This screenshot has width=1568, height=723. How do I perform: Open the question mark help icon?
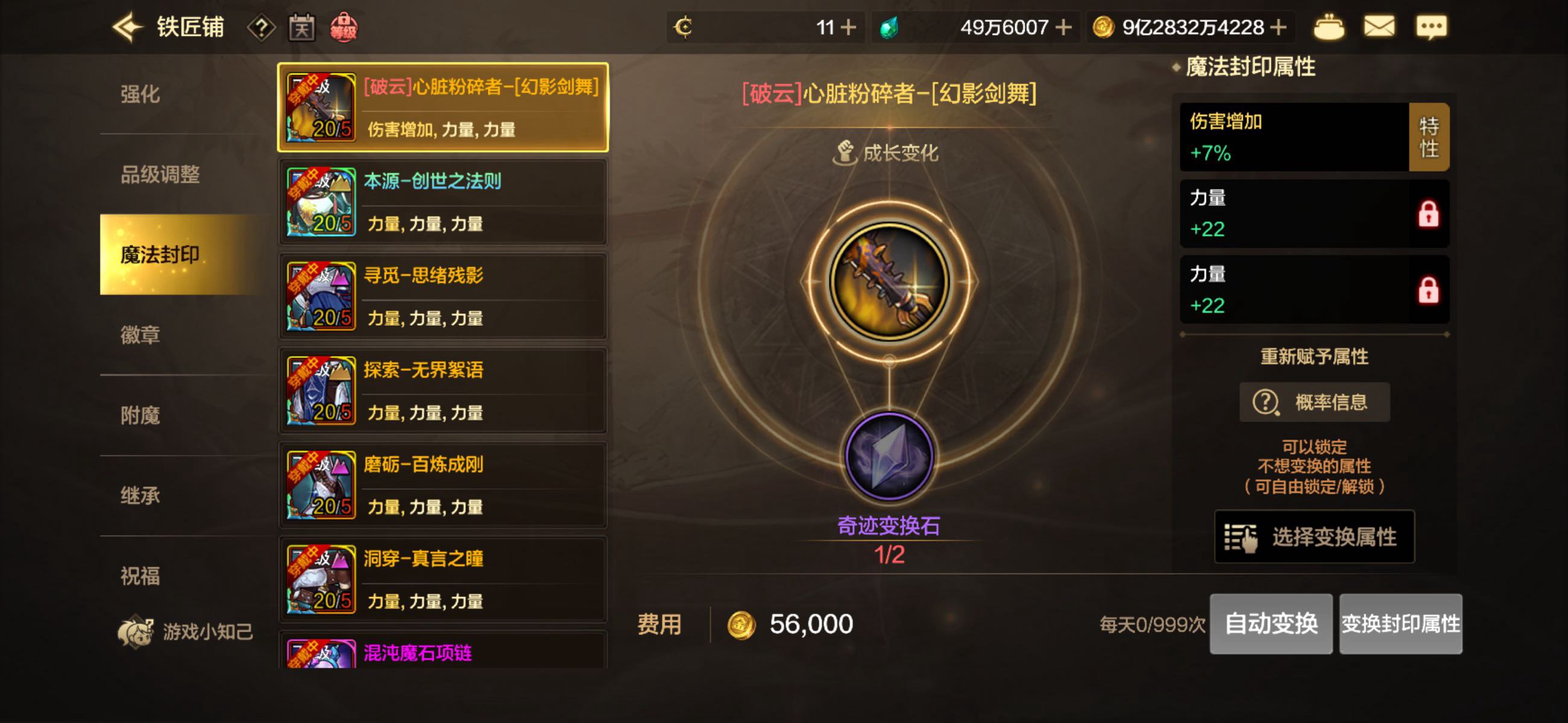(x=261, y=28)
